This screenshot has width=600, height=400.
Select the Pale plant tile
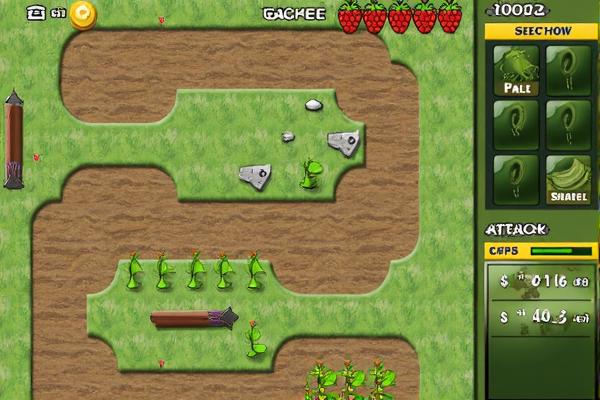coord(516,72)
